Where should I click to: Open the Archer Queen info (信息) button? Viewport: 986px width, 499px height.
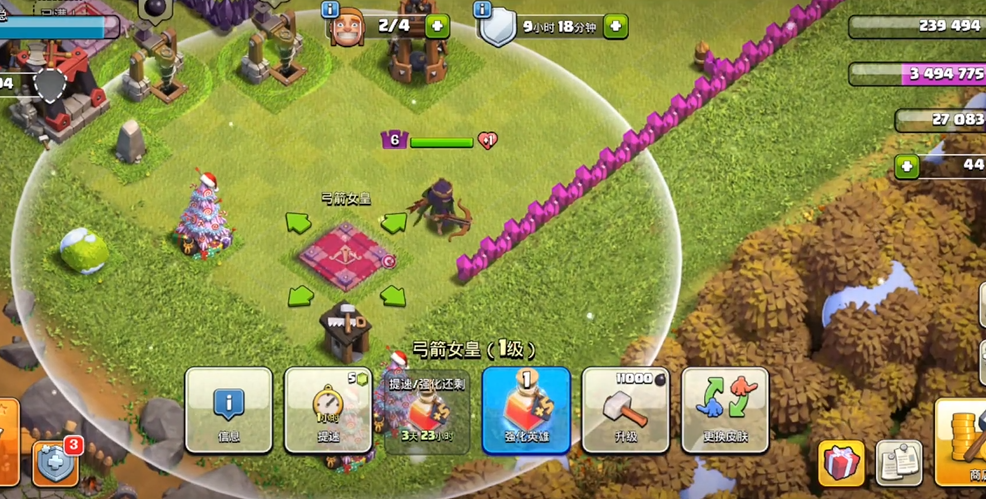click(228, 410)
